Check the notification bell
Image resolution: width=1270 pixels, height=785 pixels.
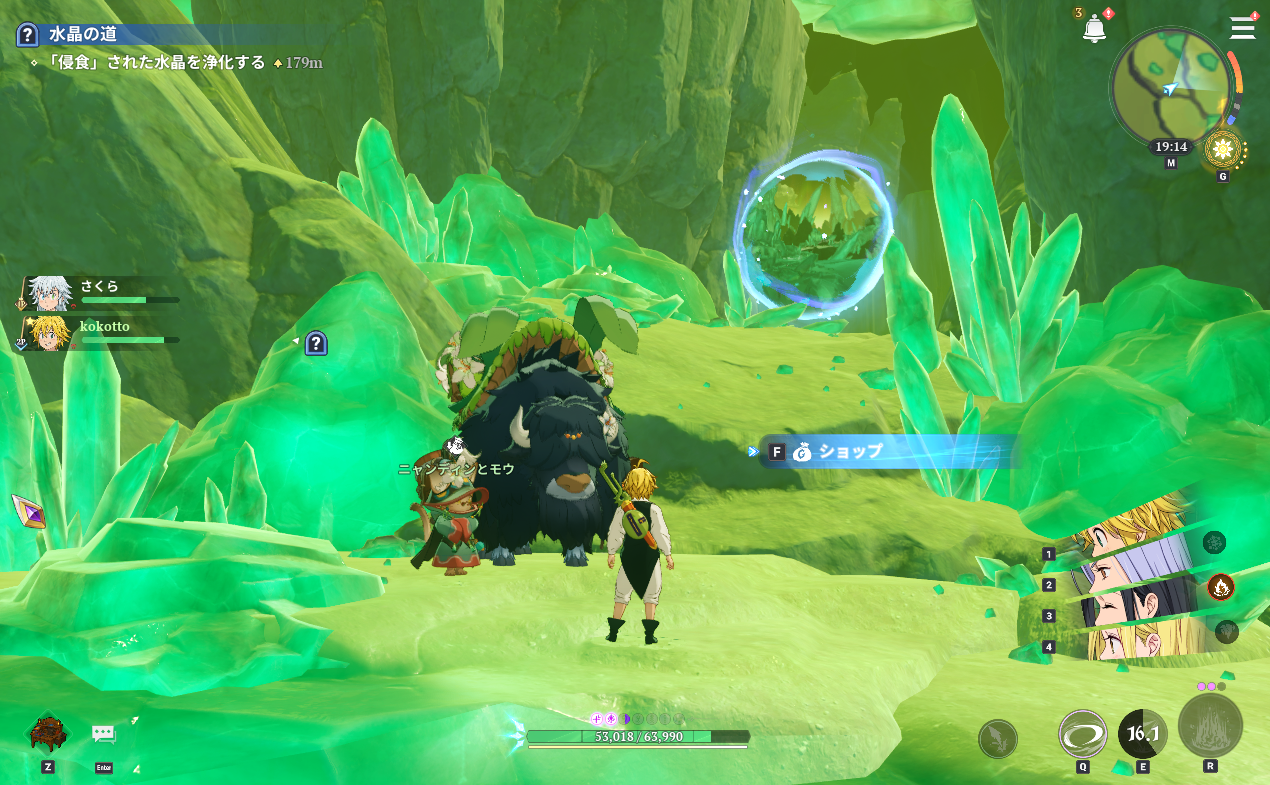coord(1094,29)
